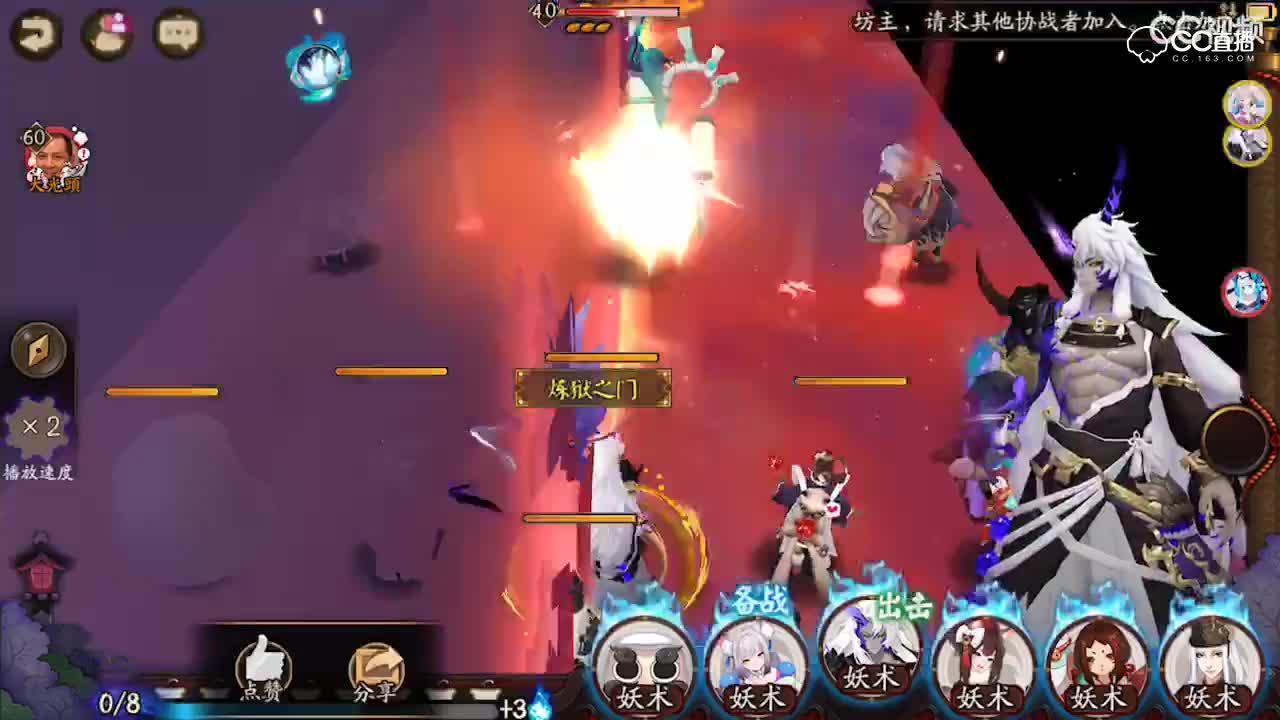This screenshot has width=1280, height=720.
Task: Select the compass icon on the left panel
Action: pyautogui.click(x=38, y=349)
